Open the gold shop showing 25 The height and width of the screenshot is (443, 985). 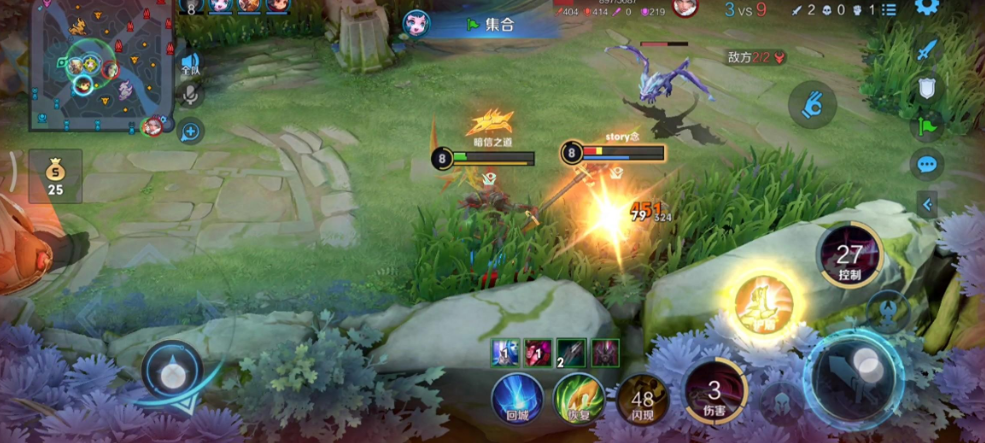click(55, 175)
